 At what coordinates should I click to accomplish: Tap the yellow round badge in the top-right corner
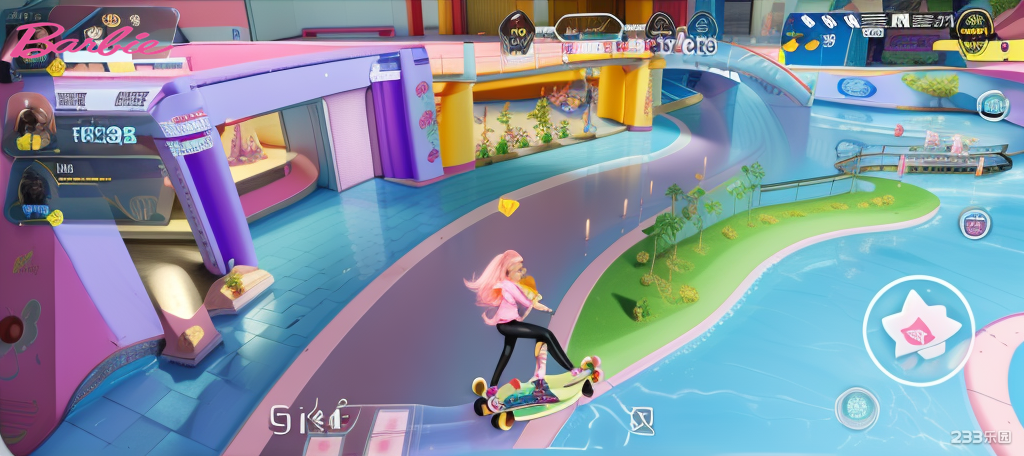973,26
